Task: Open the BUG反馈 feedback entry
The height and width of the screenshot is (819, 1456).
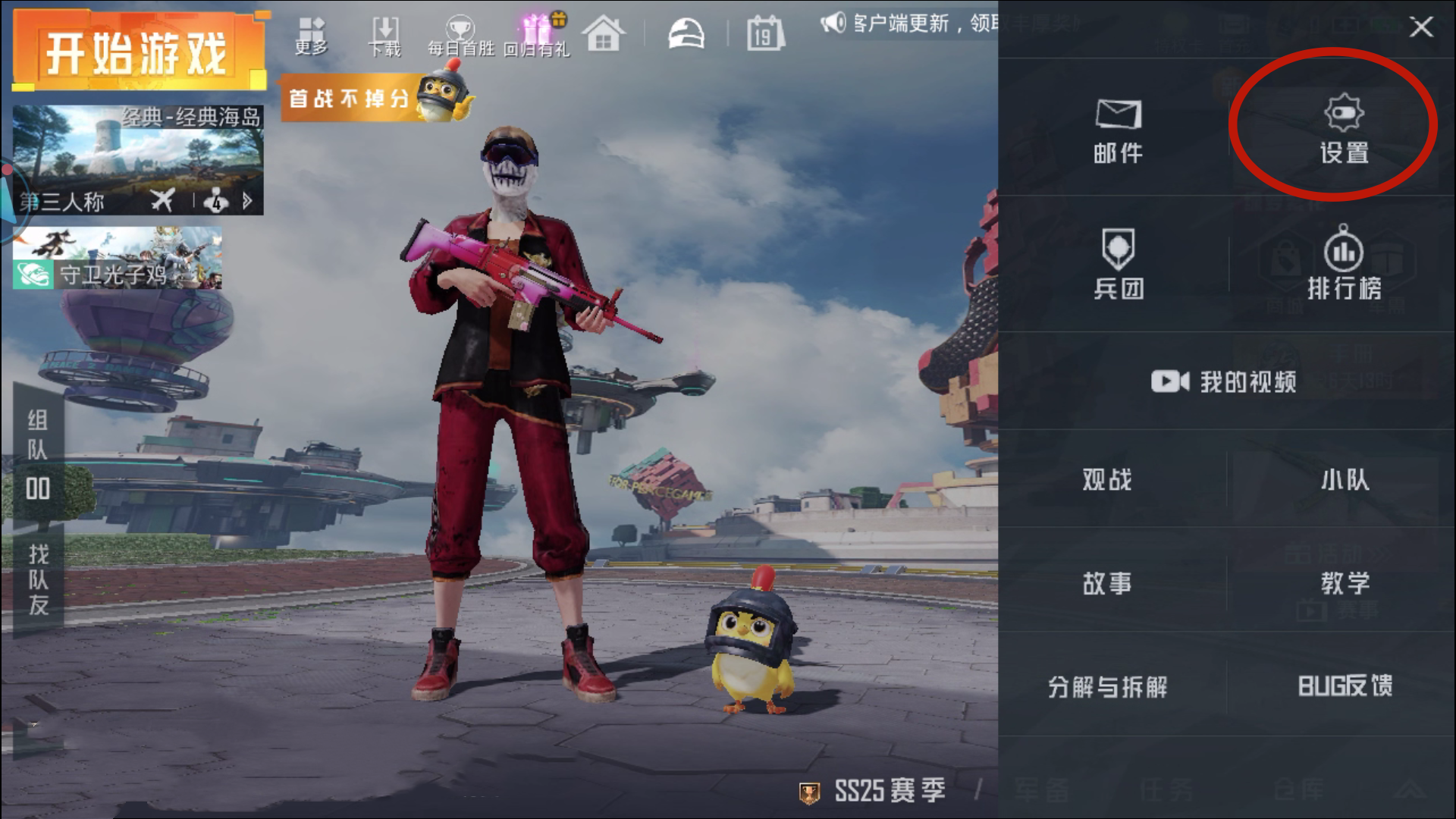Action: 1345,686
